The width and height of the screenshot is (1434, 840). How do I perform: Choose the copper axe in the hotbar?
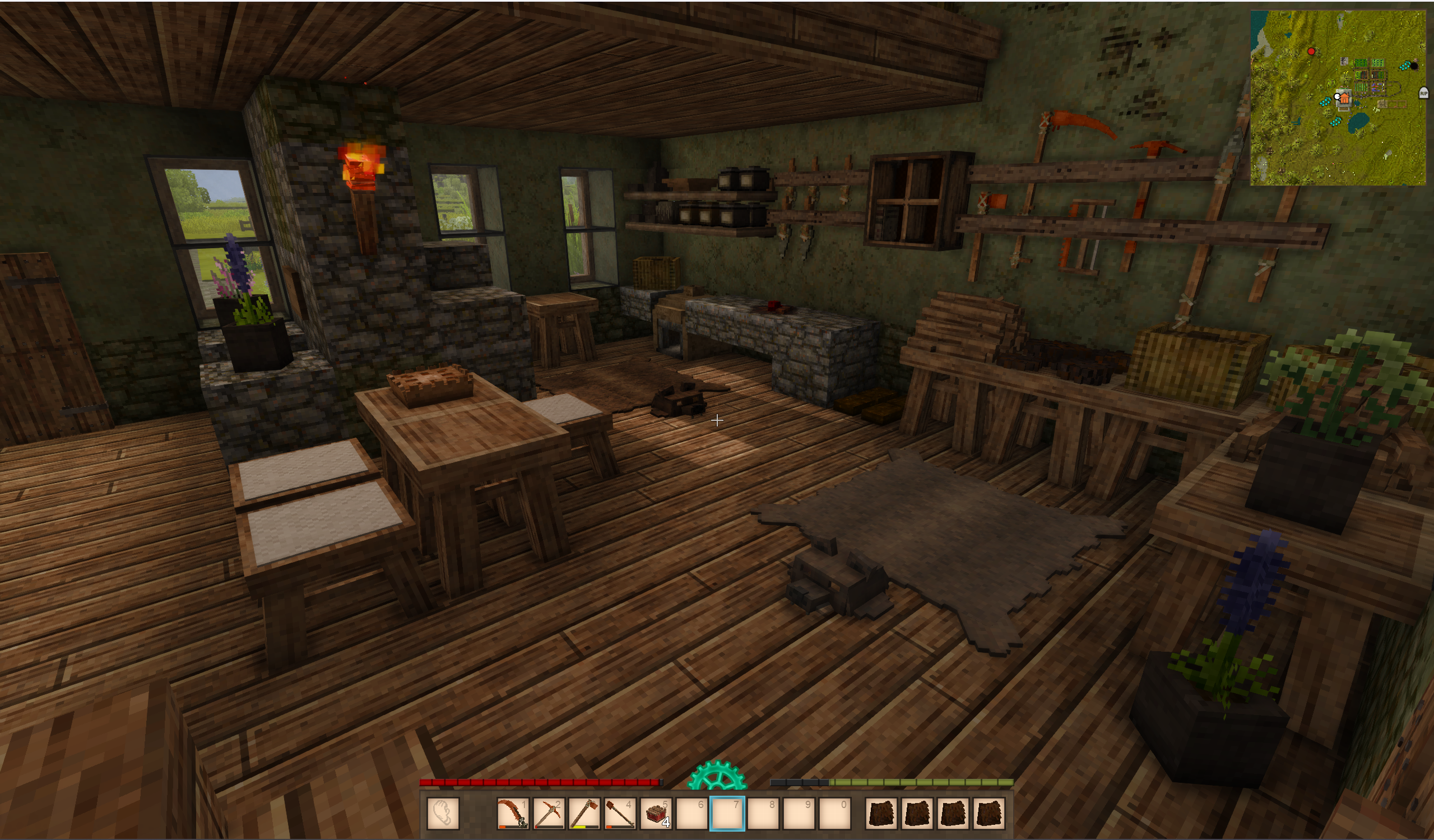pyautogui.click(x=584, y=813)
